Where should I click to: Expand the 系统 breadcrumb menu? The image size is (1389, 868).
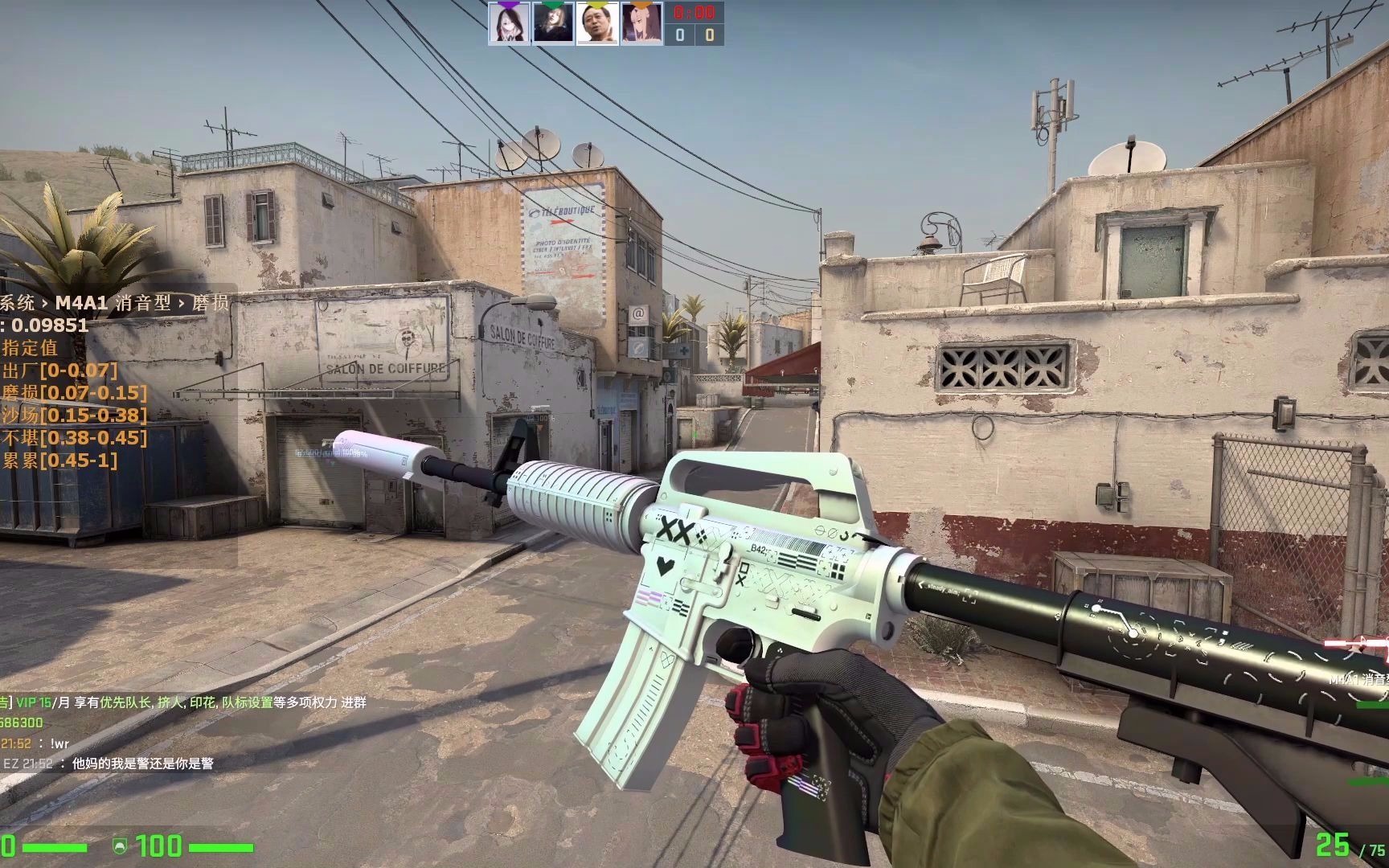[16, 303]
